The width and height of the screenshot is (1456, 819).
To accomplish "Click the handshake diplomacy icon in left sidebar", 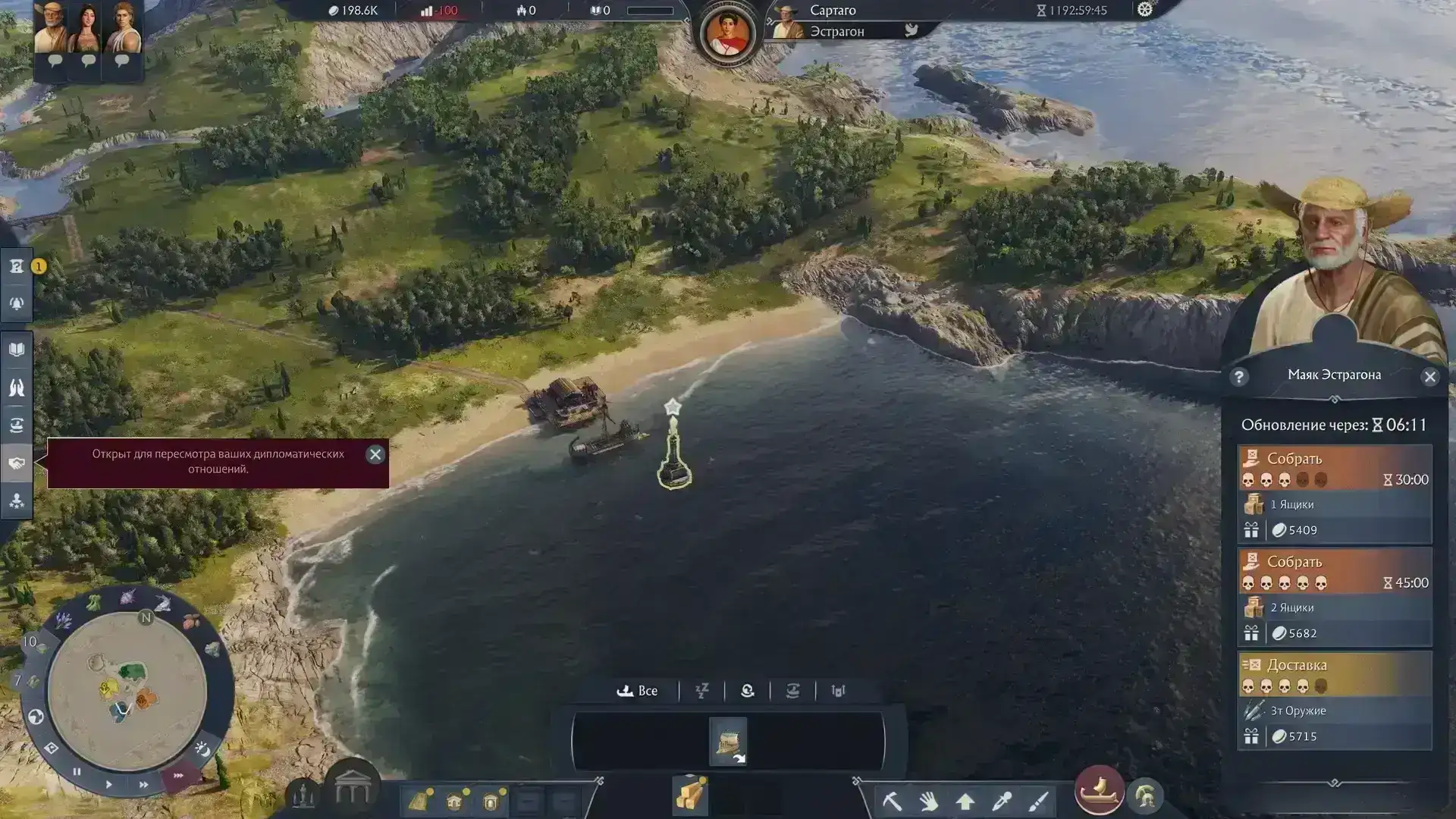I will (17, 463).
